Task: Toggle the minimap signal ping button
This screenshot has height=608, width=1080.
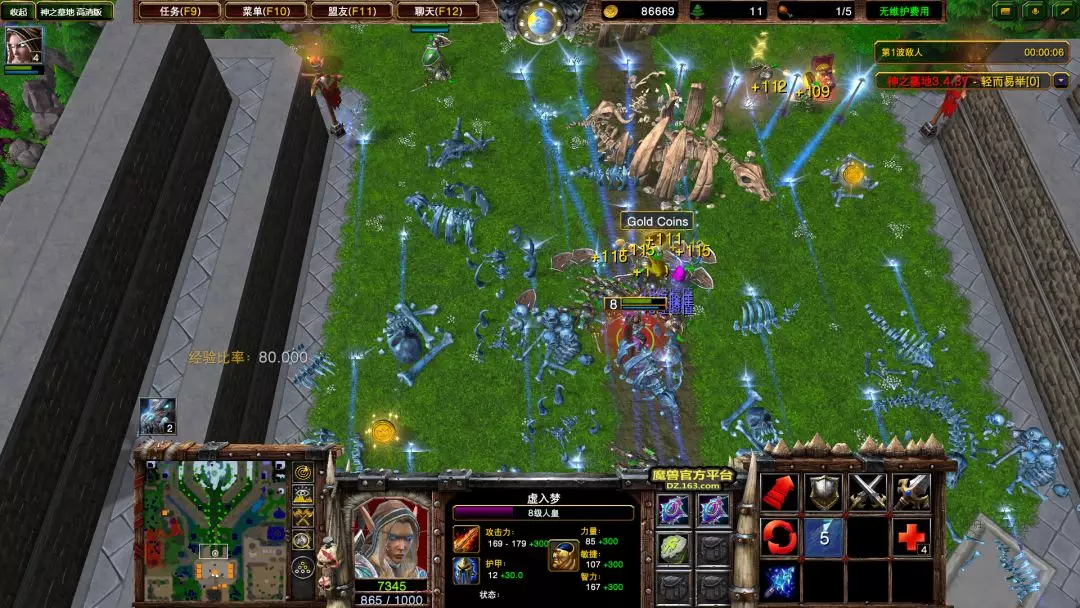Action: [x=302, y=472]
